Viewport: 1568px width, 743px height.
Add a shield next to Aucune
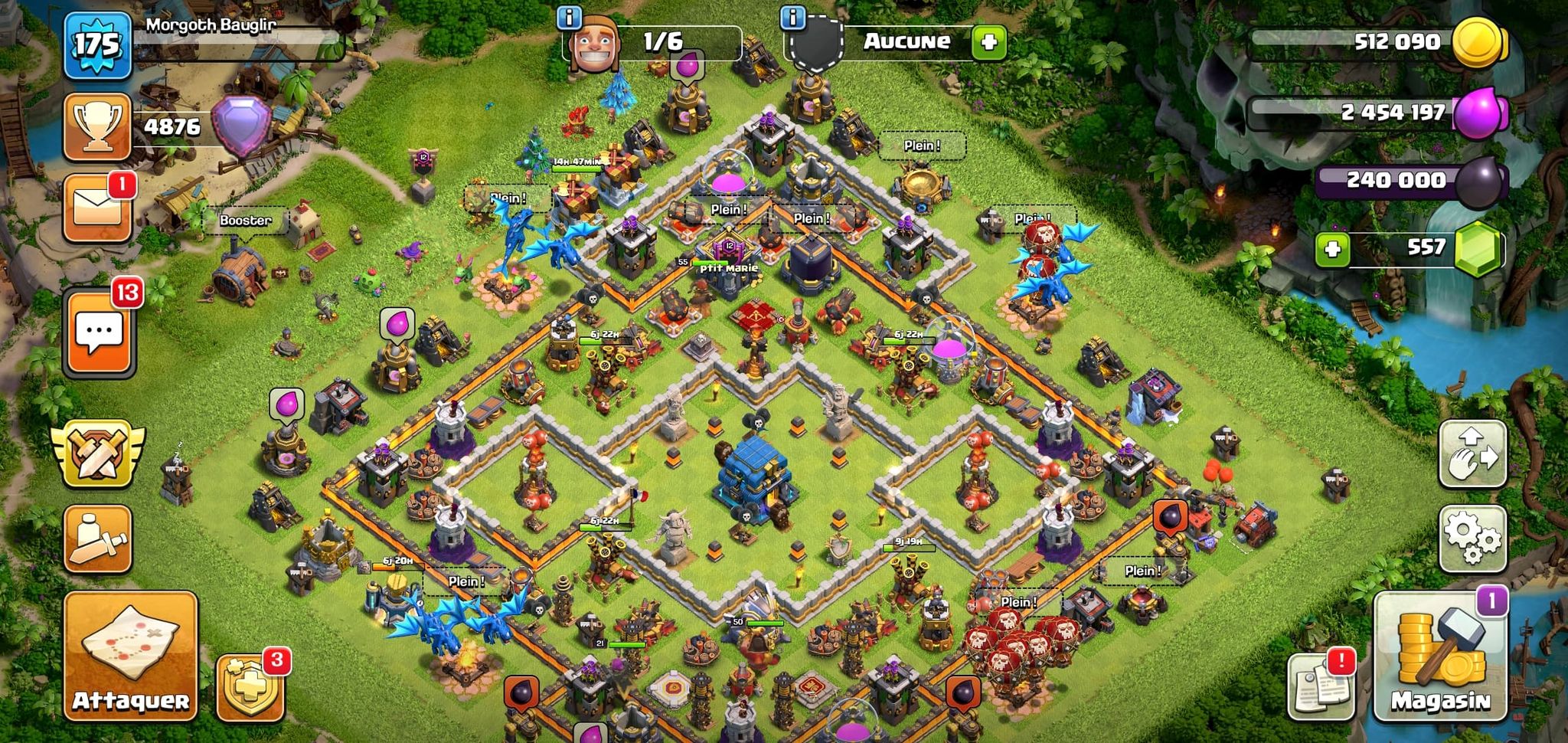coord(988,42)
